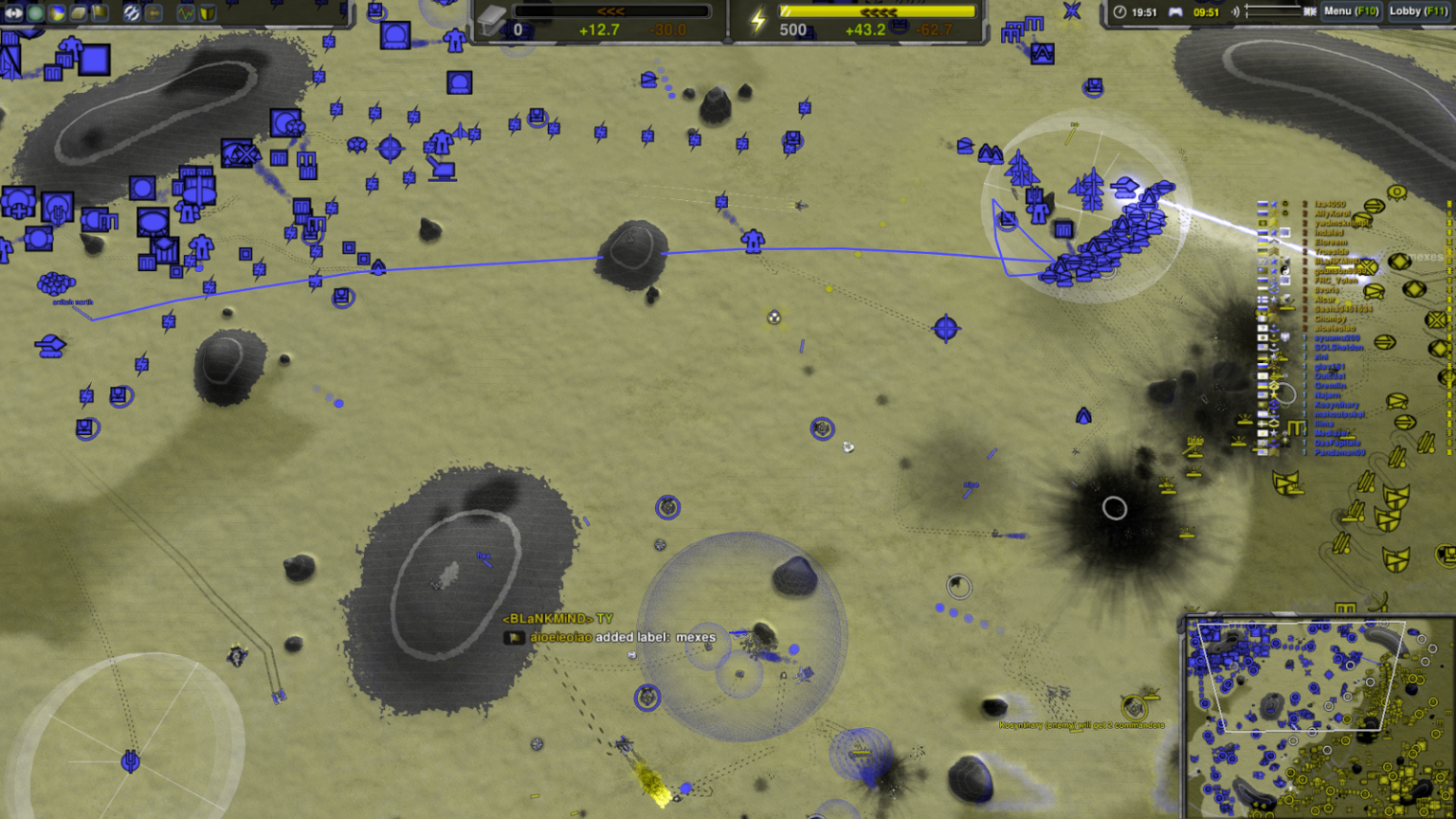The width and height of the screenshot is (1456, 819).
Task: Open the performance graph icon on the toolbar
Action: click(x=186, y=13)
